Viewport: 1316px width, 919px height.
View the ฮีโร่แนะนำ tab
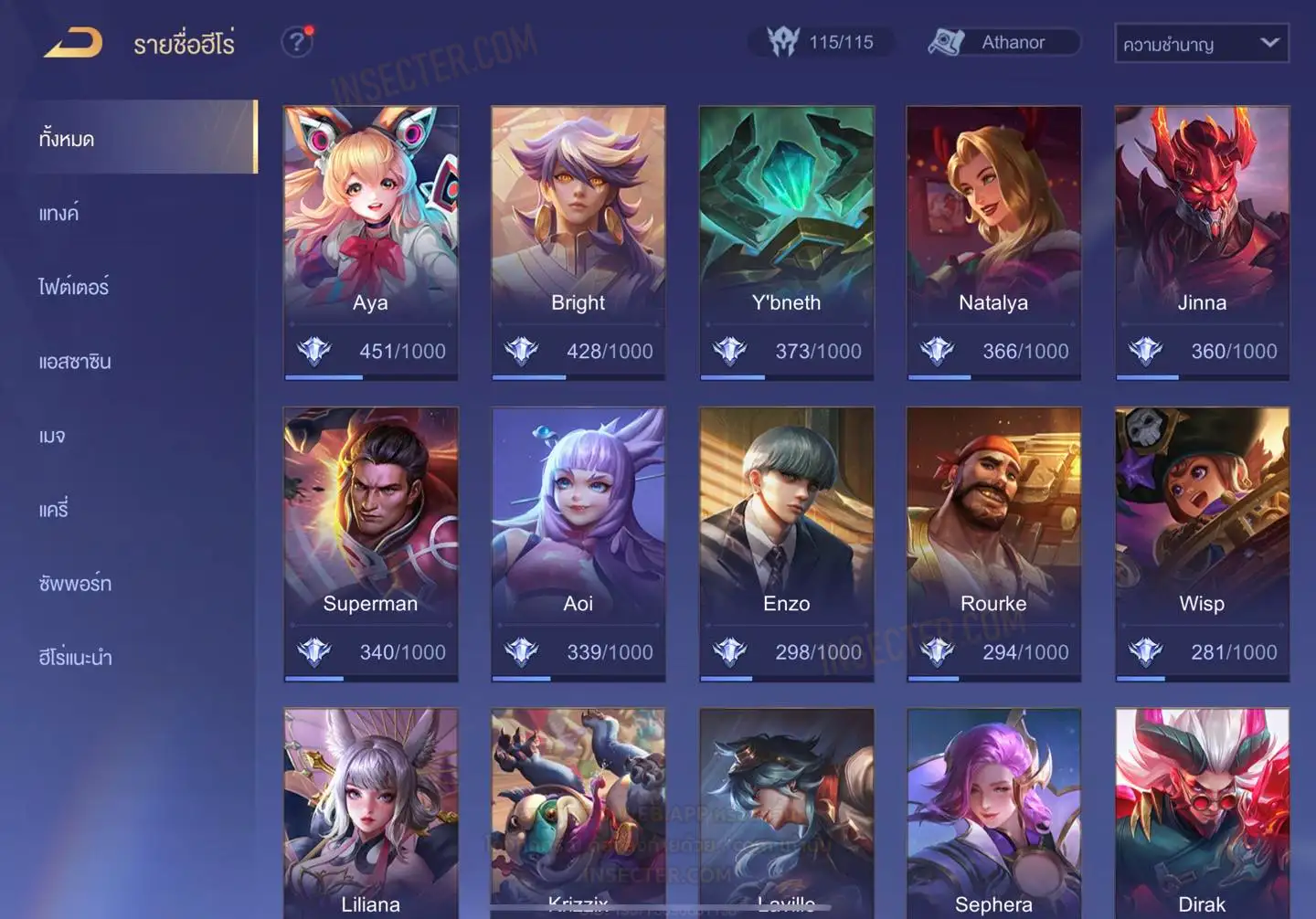point(75,657)
